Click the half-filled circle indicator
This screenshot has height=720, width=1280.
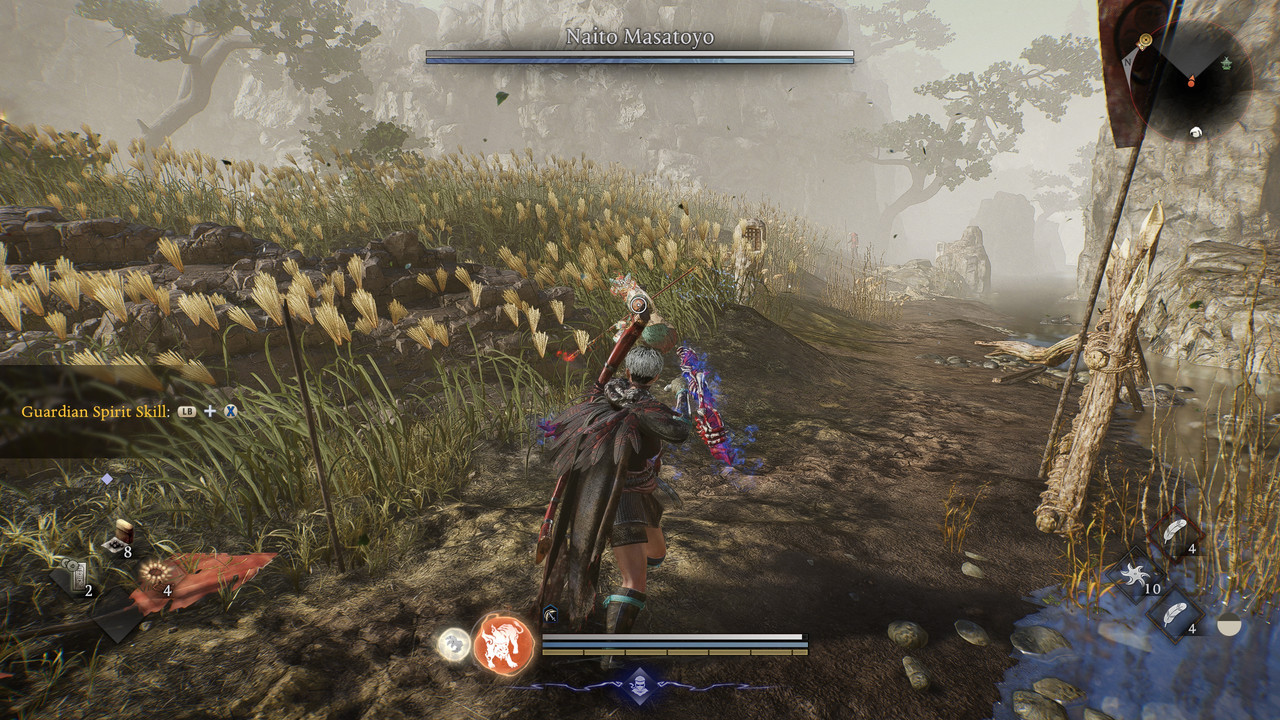tap(1229, 627)
